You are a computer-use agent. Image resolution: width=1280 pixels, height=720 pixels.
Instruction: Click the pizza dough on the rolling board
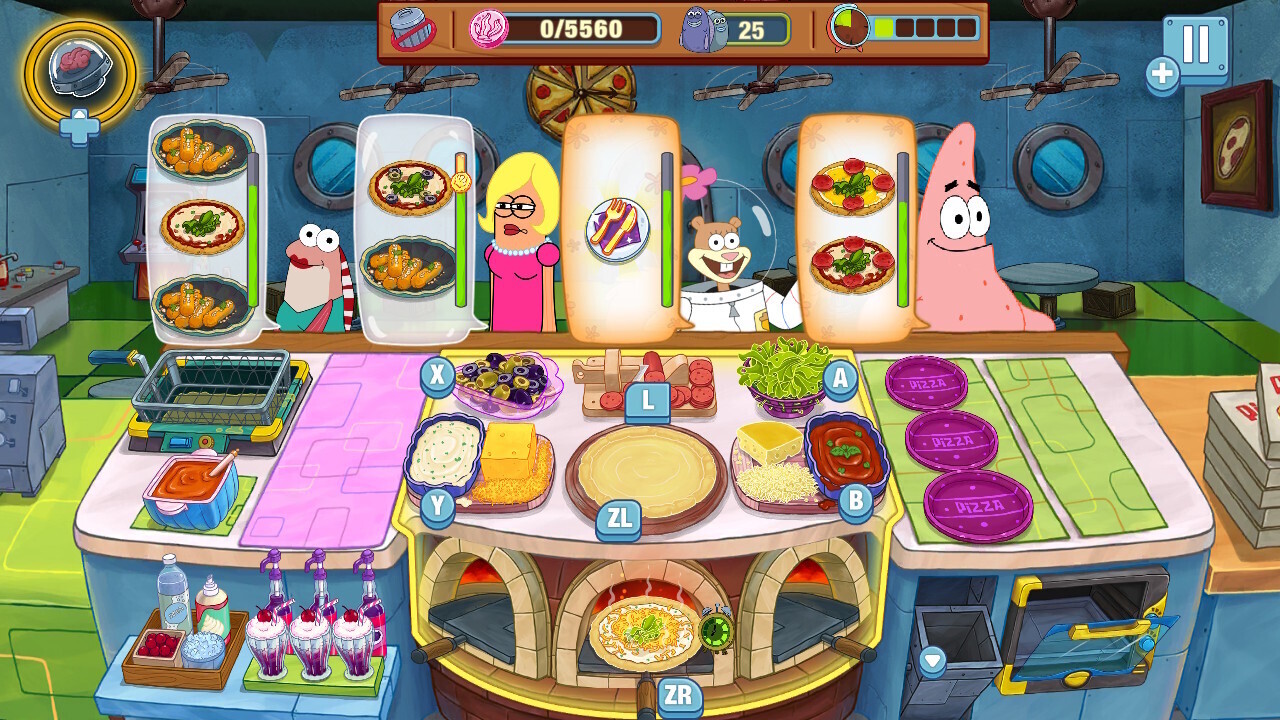point(645,470)
